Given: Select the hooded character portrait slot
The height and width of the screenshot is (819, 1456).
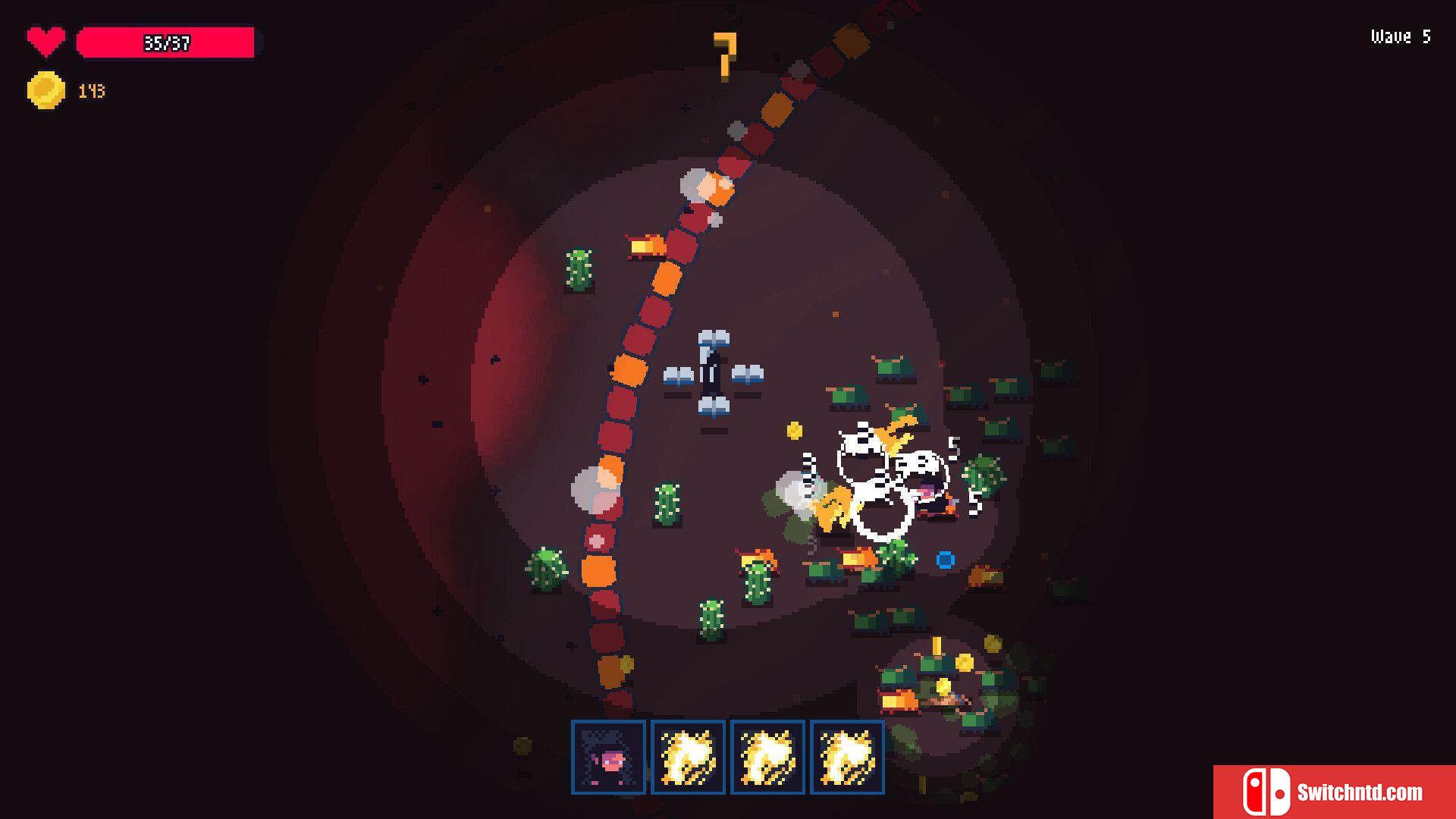Looking at the screenshot, I should click(608, 757).
